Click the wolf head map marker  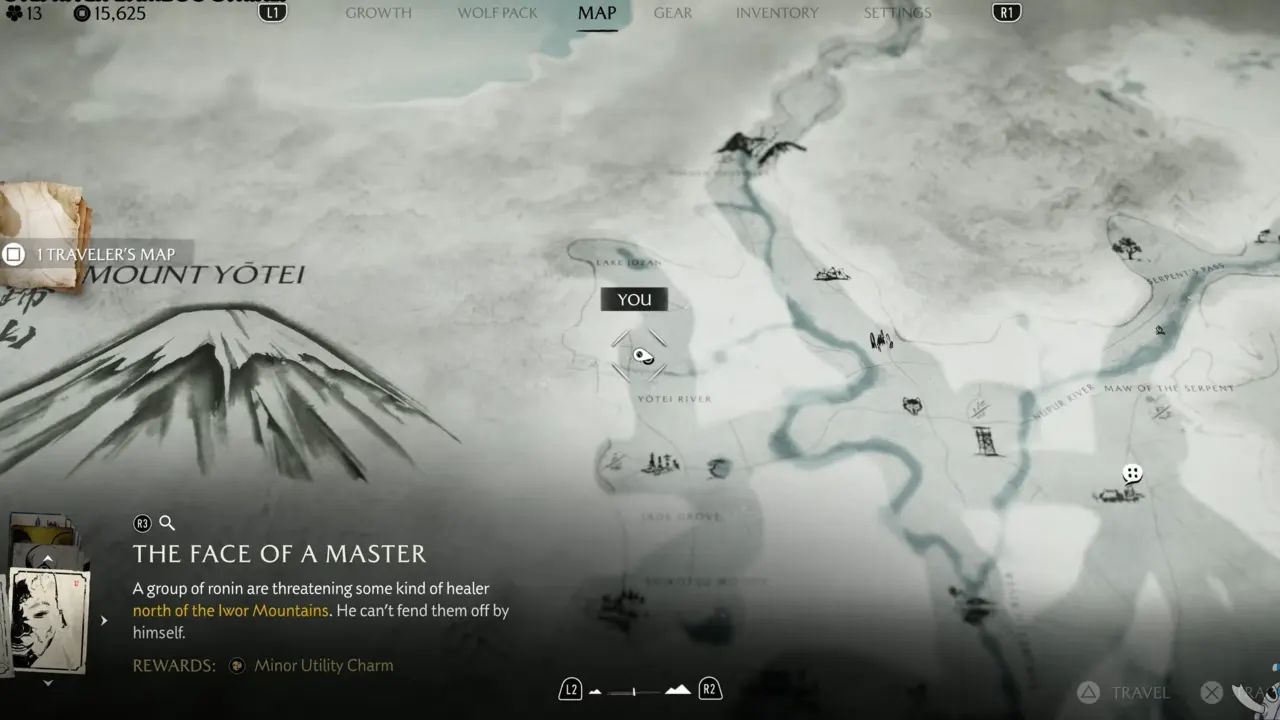(x=912, y=406)
